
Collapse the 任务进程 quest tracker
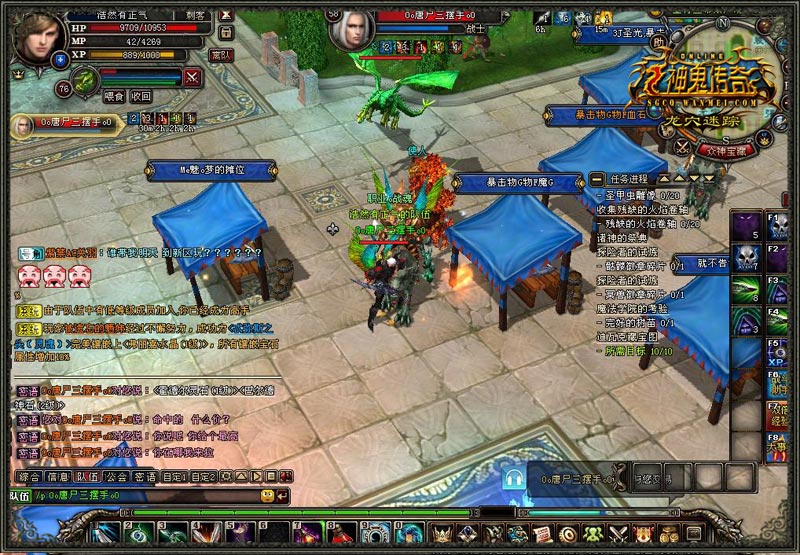coord(596,178)
